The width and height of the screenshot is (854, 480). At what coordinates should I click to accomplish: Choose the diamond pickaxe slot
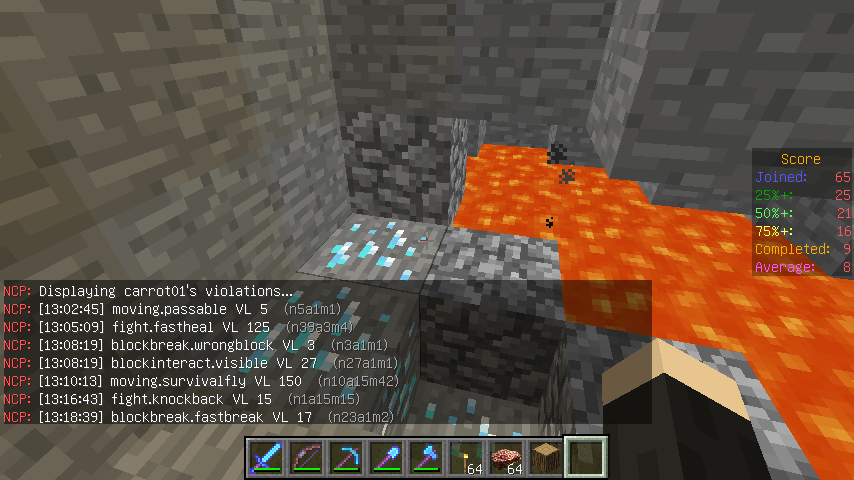[345, 458]
